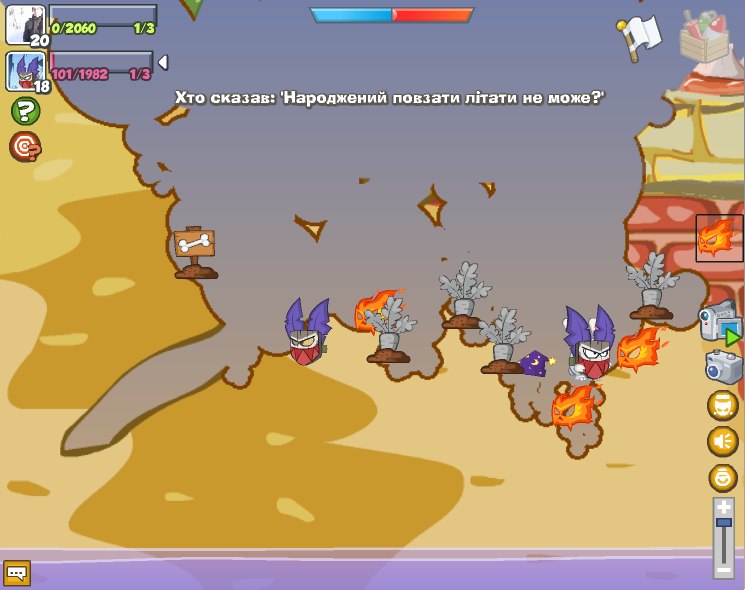Click the red target hint button
This screenshot has width=745, height=590.
pyautogui.click(x=25, y=147)
